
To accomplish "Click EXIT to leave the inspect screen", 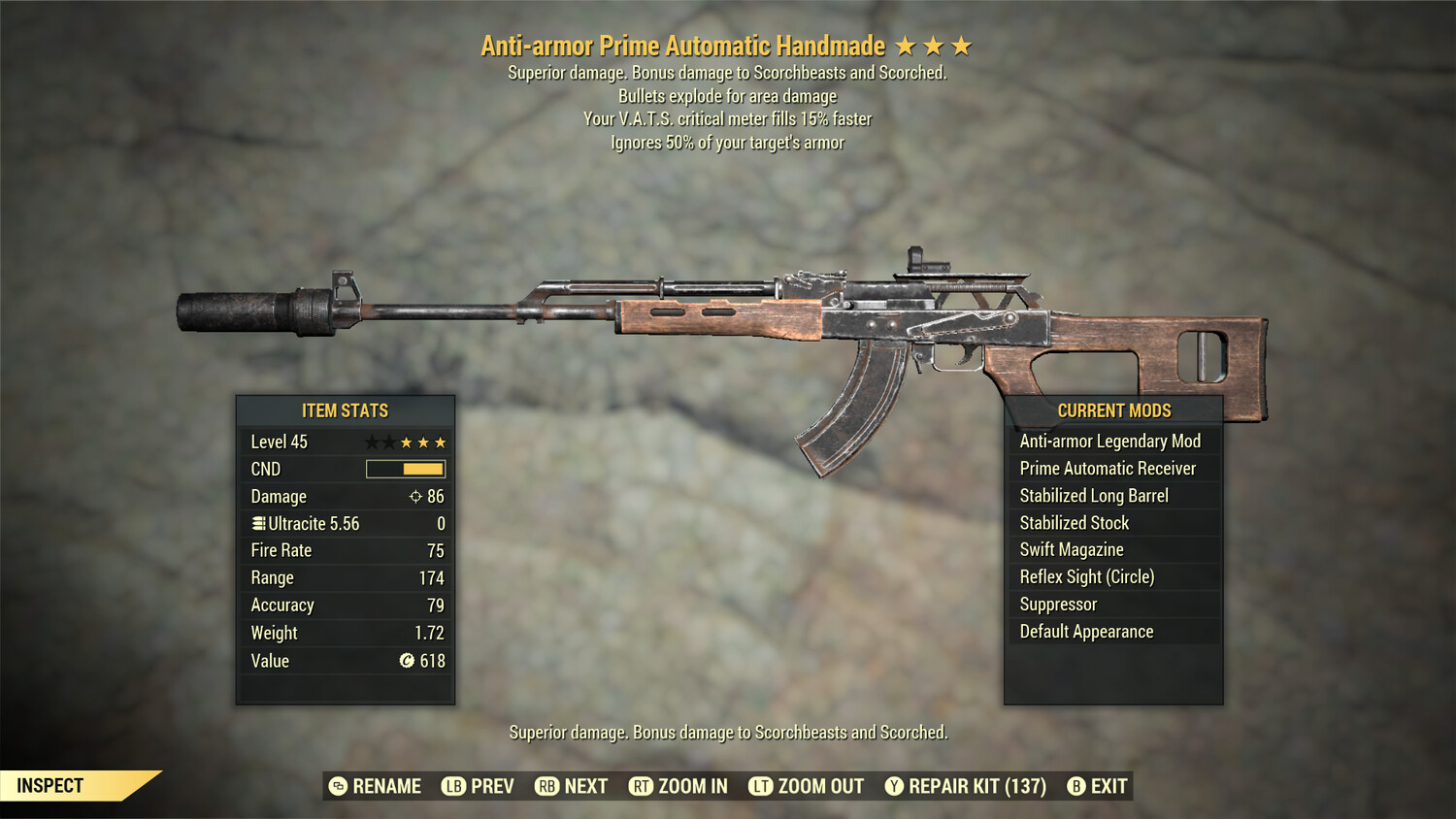I will coord(1108,786).
